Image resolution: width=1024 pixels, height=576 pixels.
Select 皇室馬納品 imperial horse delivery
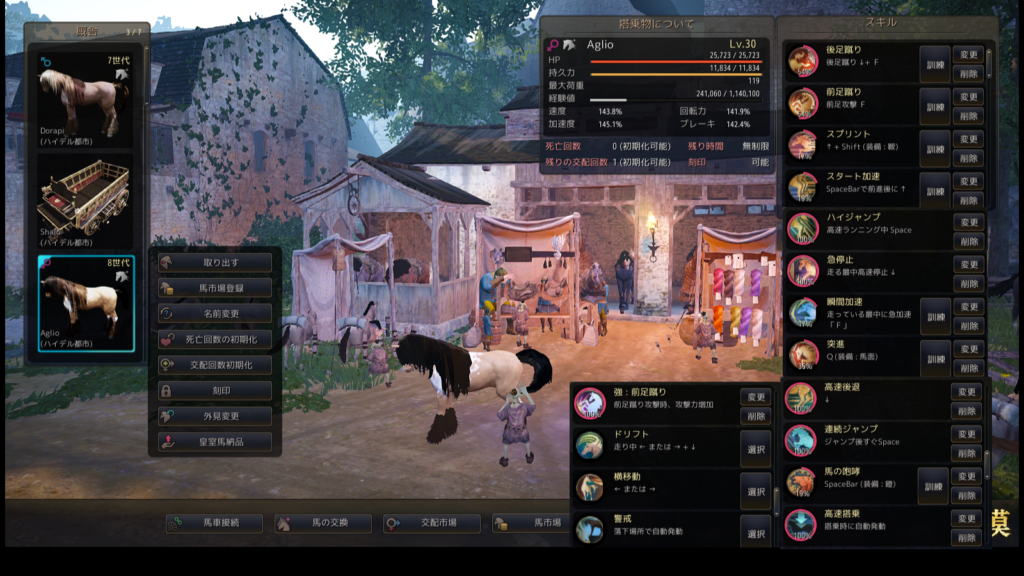tap(215, 441)
